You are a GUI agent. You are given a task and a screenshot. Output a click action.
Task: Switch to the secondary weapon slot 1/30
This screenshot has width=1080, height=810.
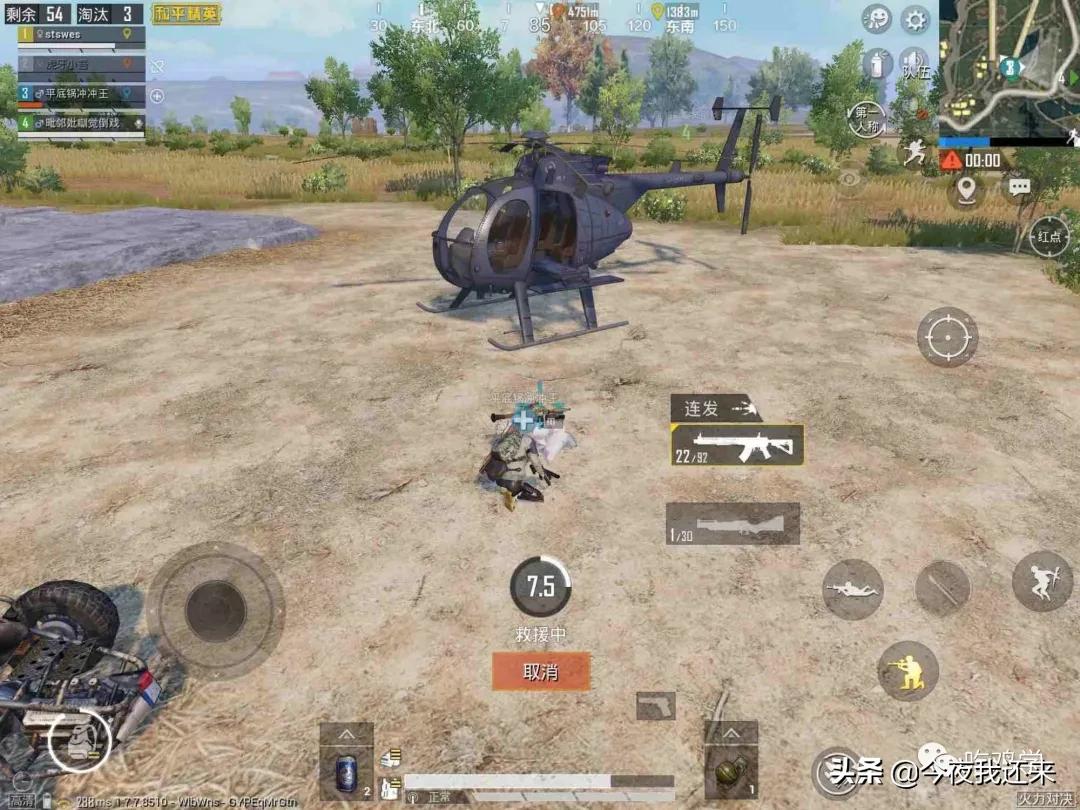[x=733, y=523]
